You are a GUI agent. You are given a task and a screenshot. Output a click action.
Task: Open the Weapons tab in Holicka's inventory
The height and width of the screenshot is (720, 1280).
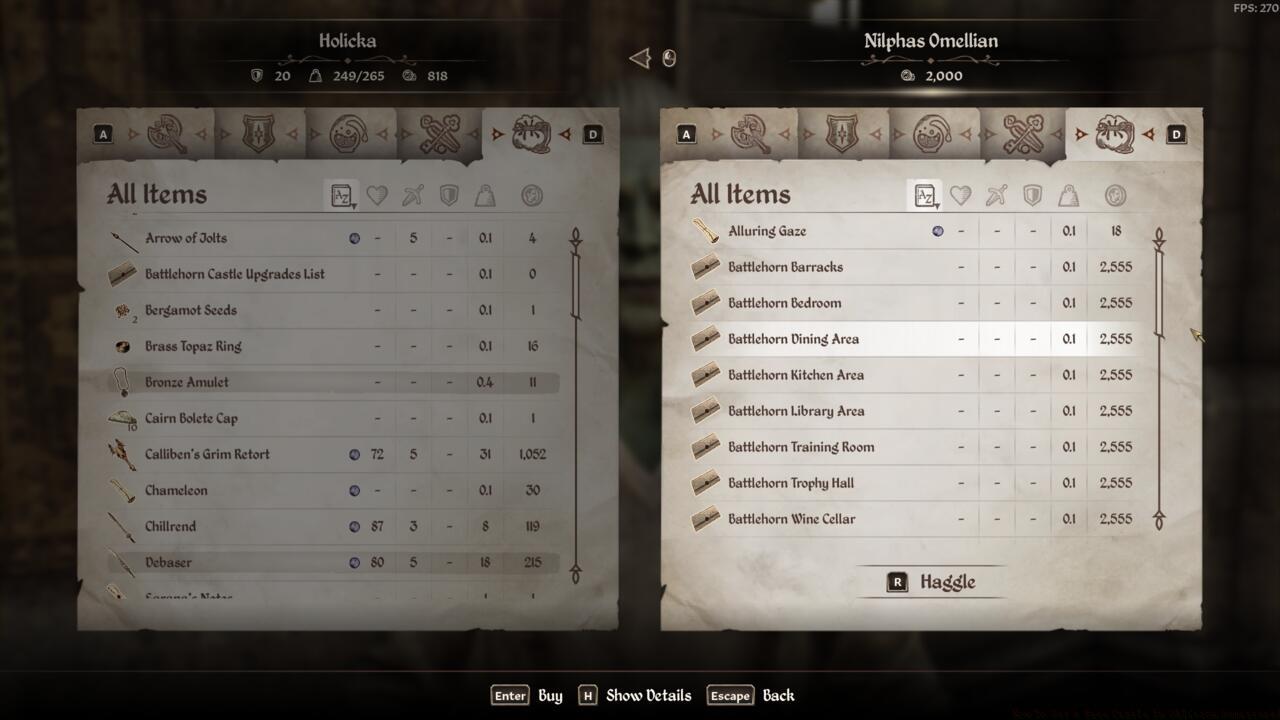tap(168, 132)
